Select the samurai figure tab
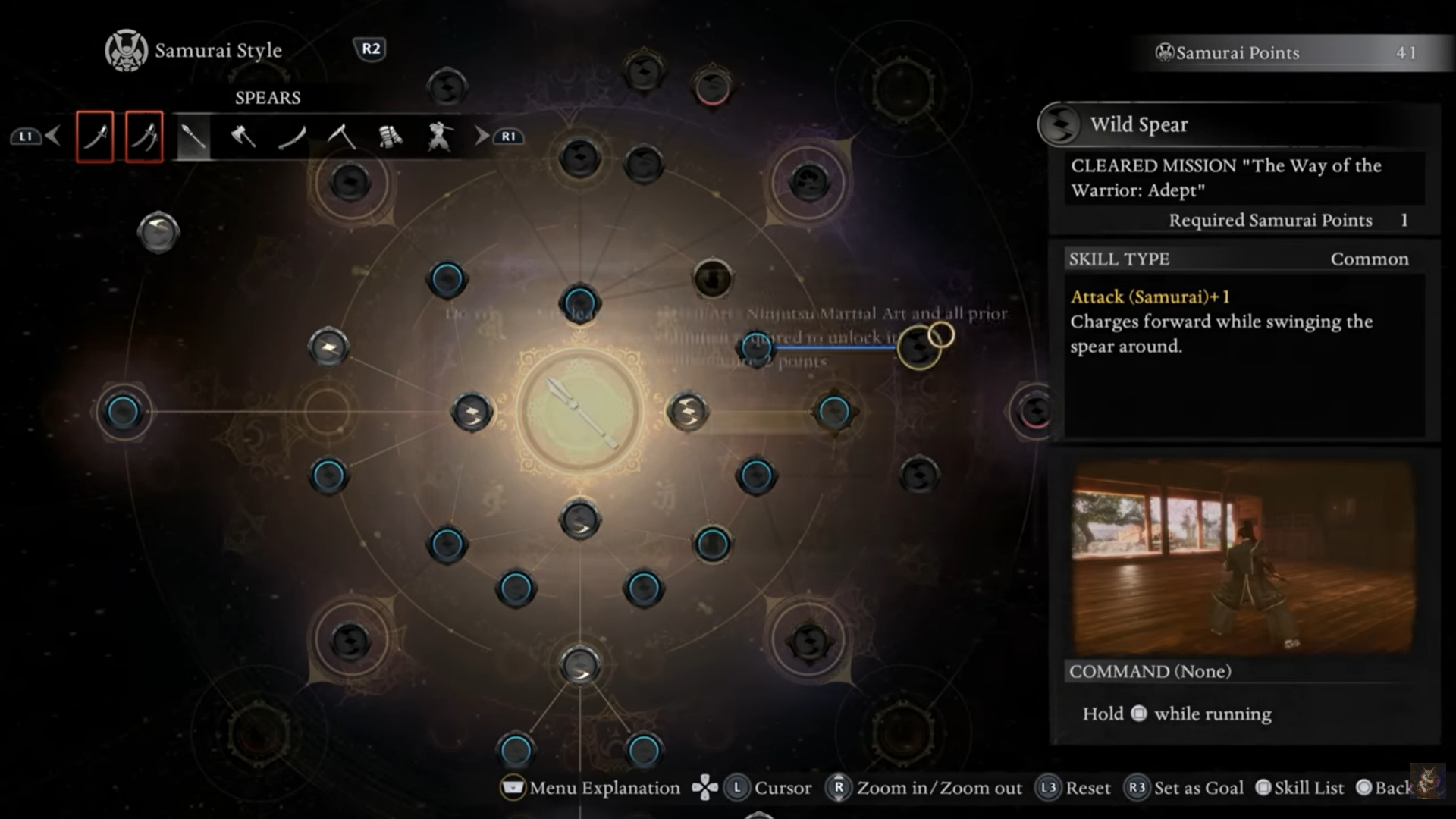The width and height of the screenshot is (1456, 819). click(439, 136)
